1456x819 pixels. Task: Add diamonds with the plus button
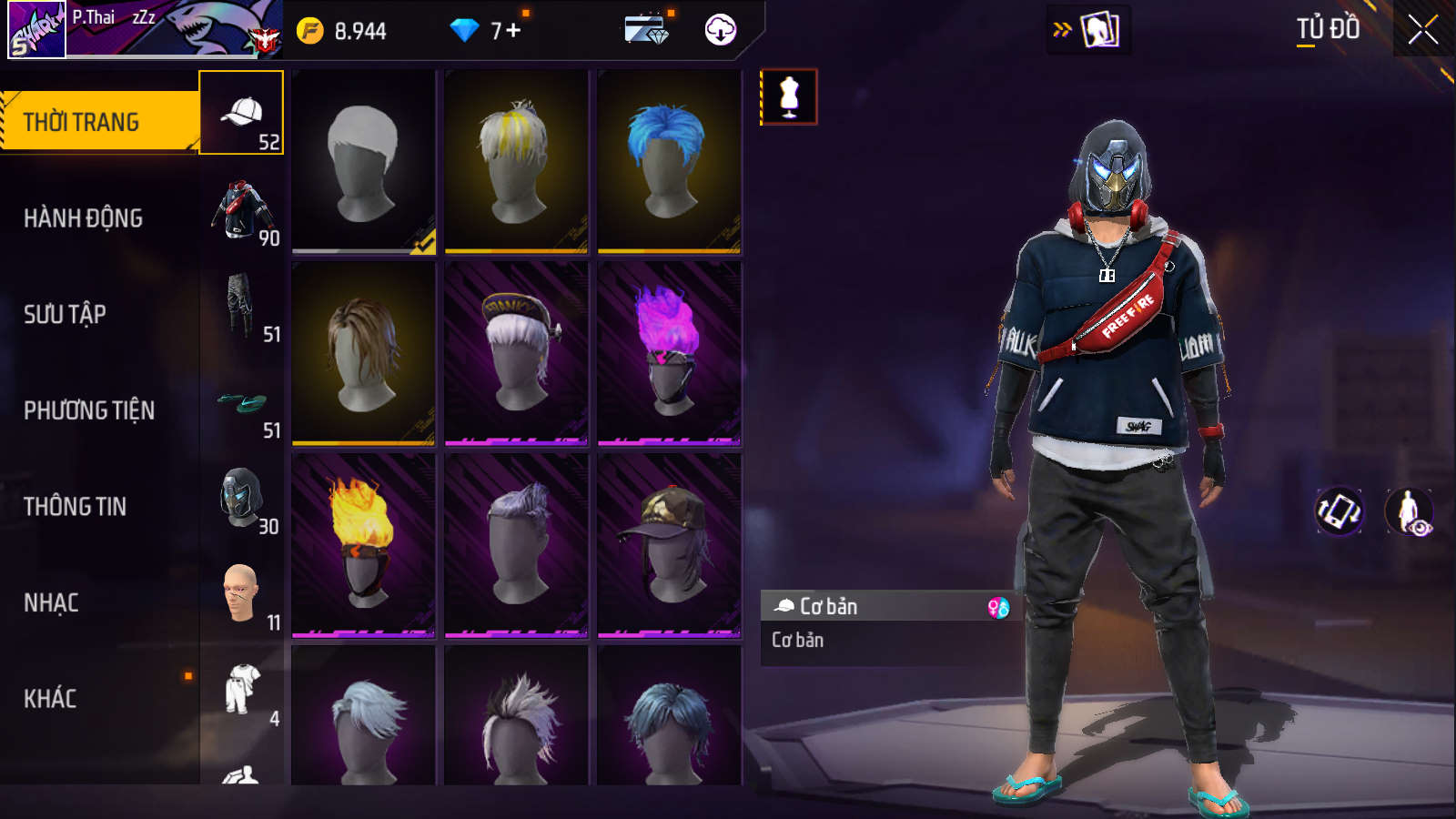514,31
